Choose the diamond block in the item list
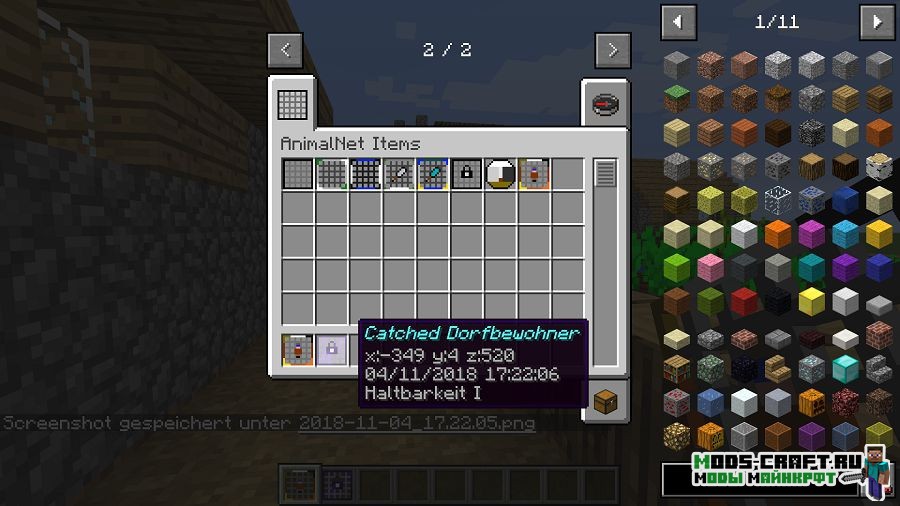Screen dimensions: 900x506 click(846, 370)
